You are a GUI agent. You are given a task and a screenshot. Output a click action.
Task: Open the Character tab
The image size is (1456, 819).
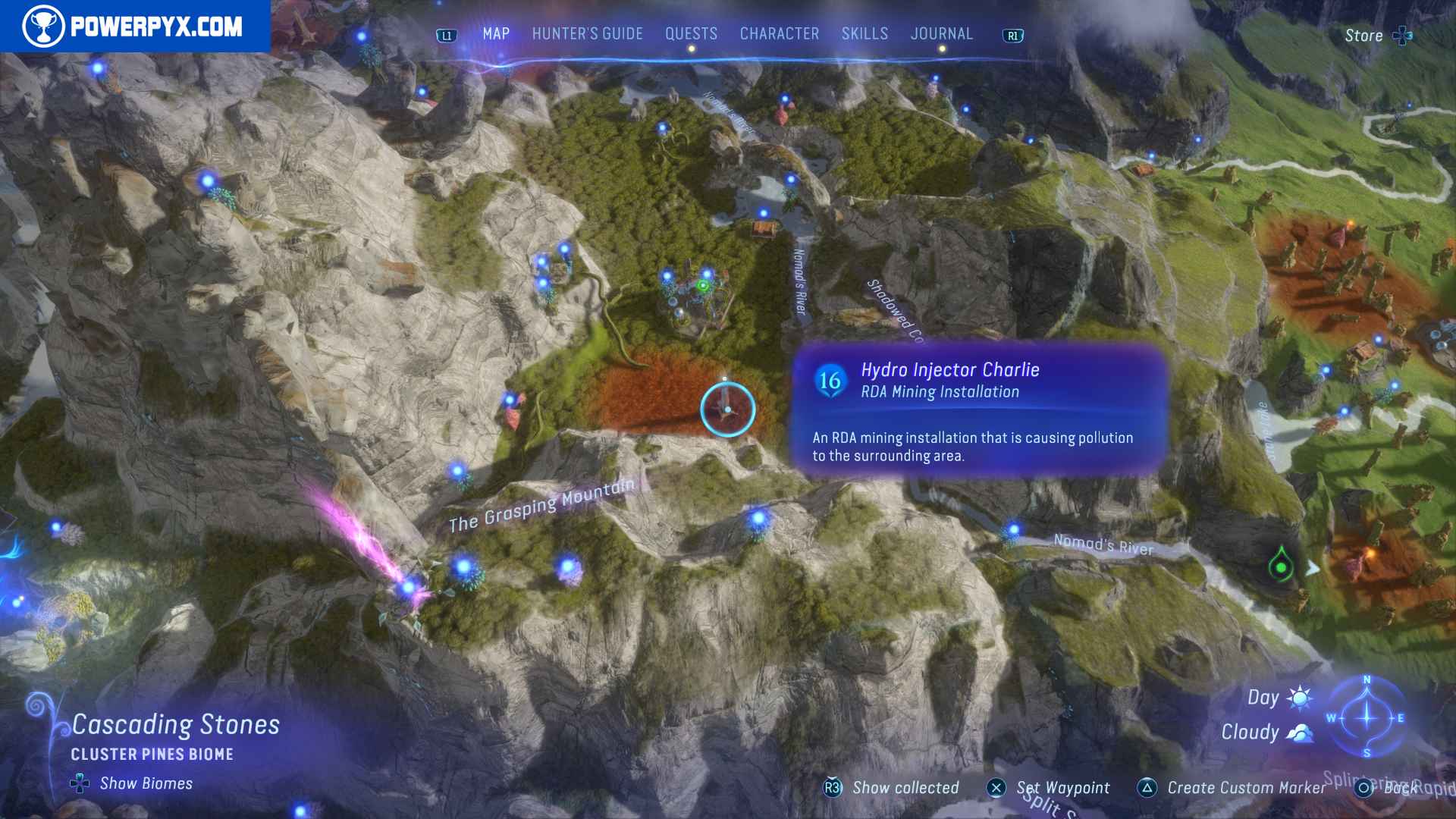(779, 33)
